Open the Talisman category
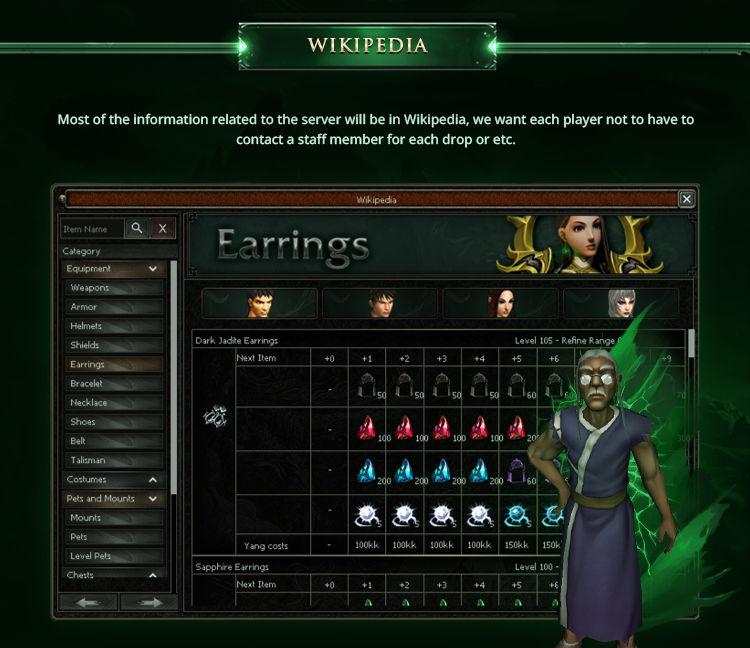The width and height of the screenshot is (750, 648). (x=112, y=461)
